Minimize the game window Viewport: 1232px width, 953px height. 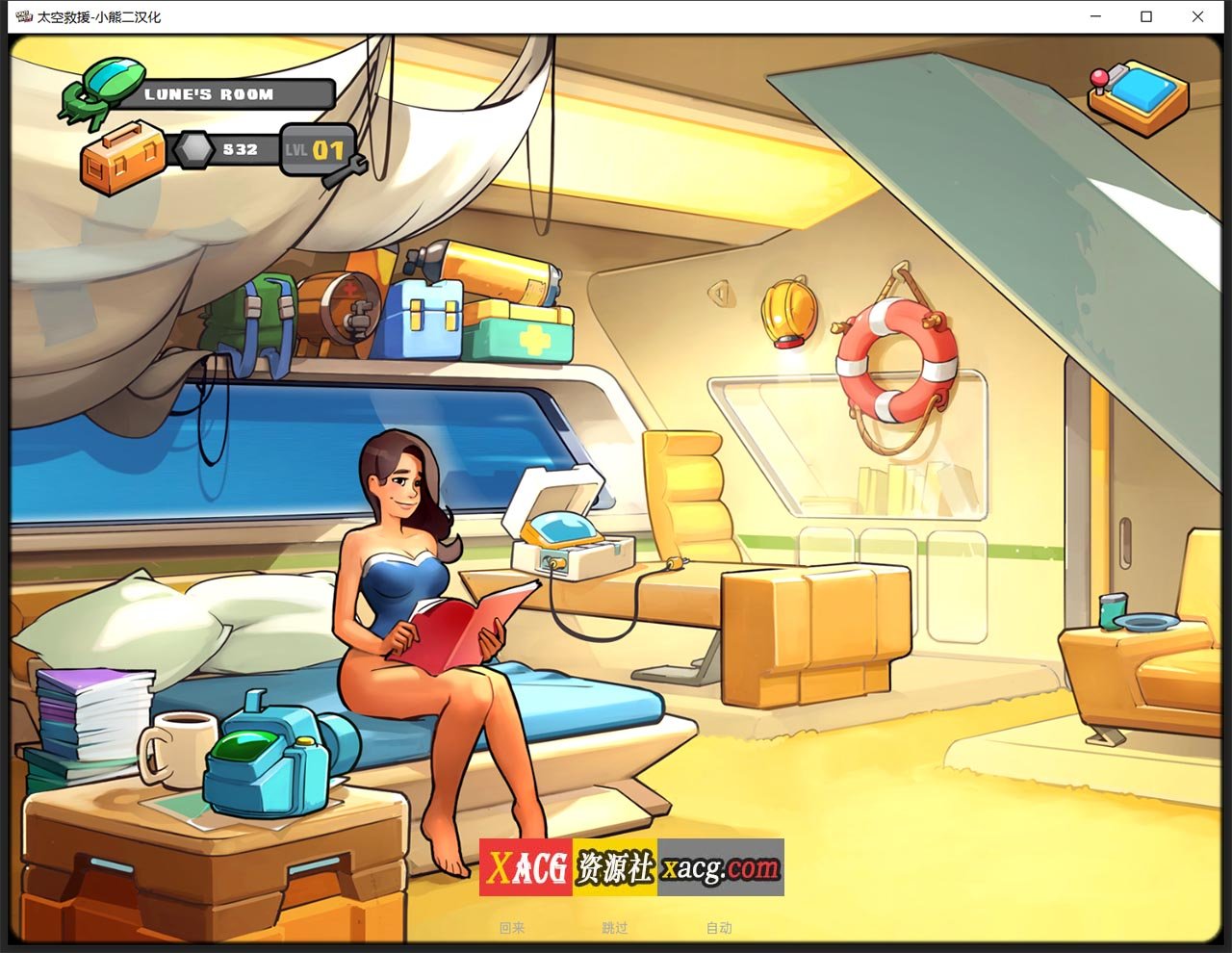[x=1096, y=16]
